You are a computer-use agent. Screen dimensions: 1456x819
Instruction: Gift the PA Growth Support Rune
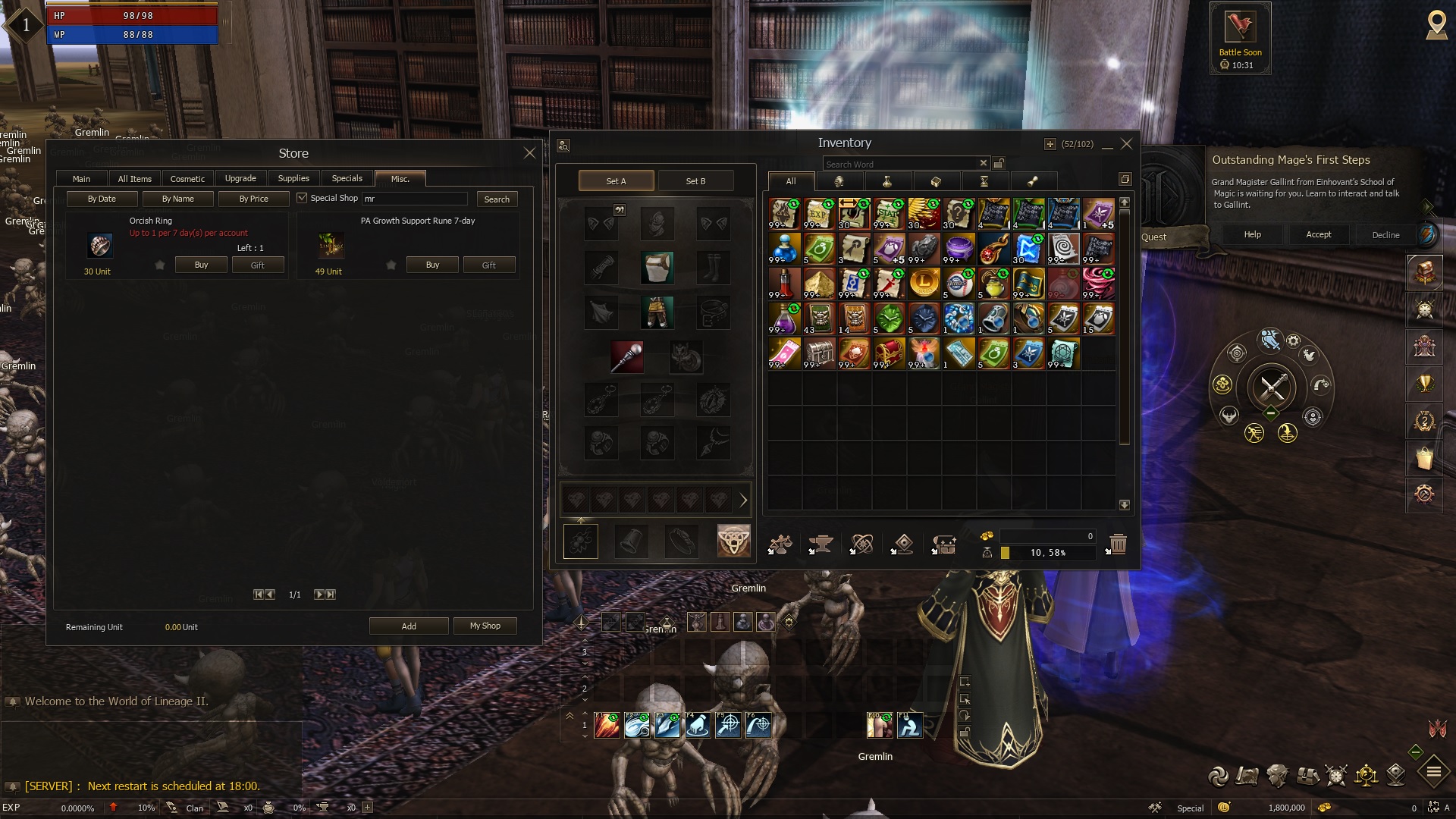point(488,265)
